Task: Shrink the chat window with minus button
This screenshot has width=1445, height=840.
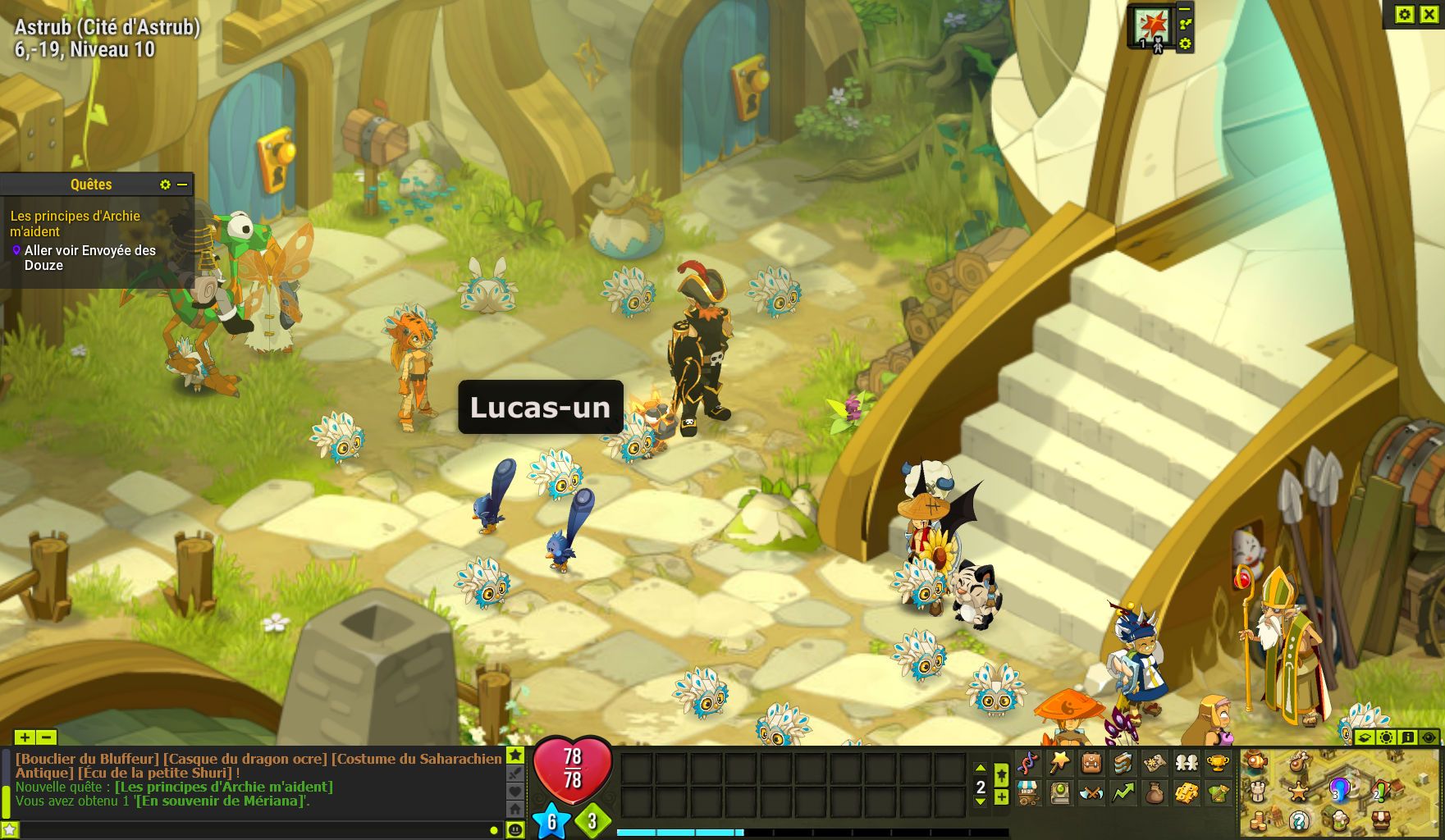Action: (47, 737)
